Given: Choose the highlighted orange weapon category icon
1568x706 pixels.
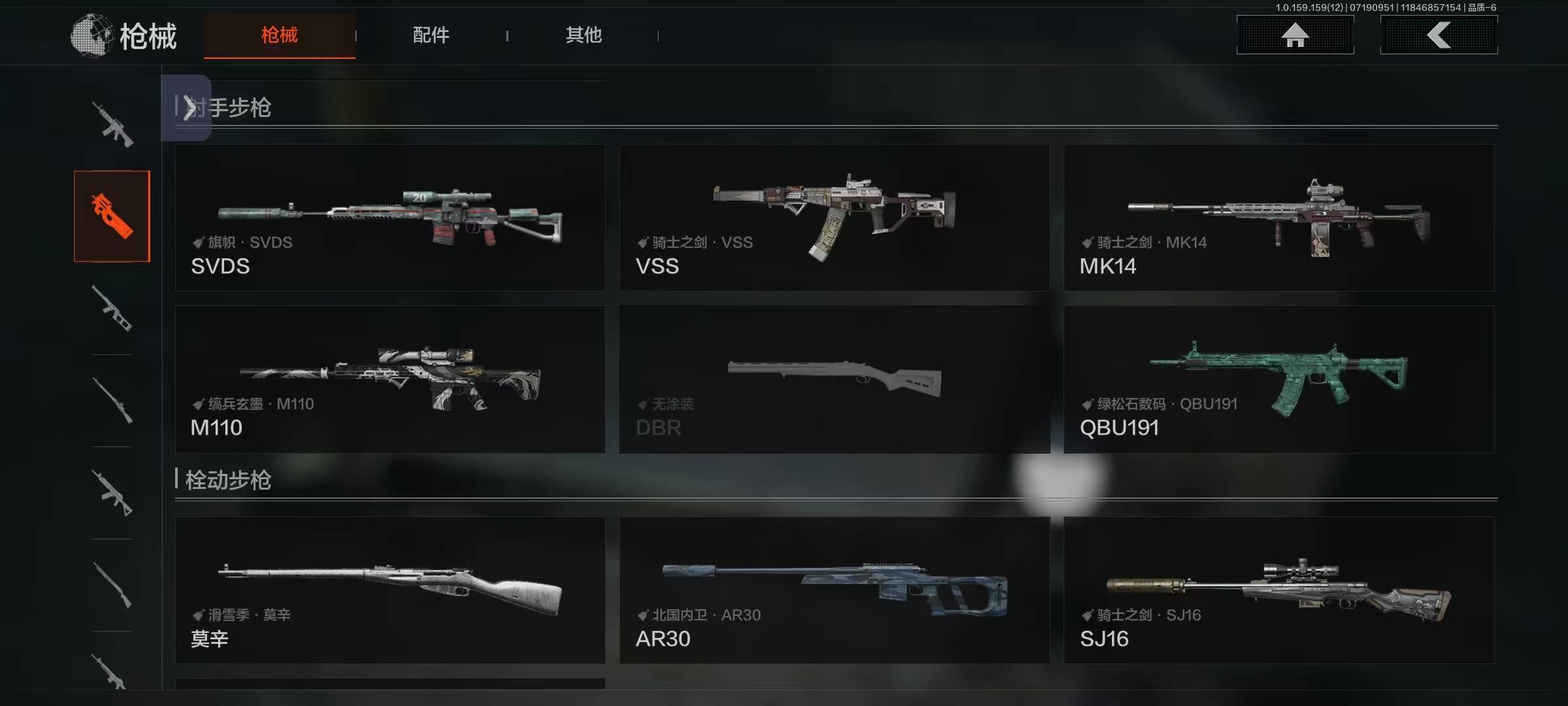Looking at the screenshot, I should 112,216.
